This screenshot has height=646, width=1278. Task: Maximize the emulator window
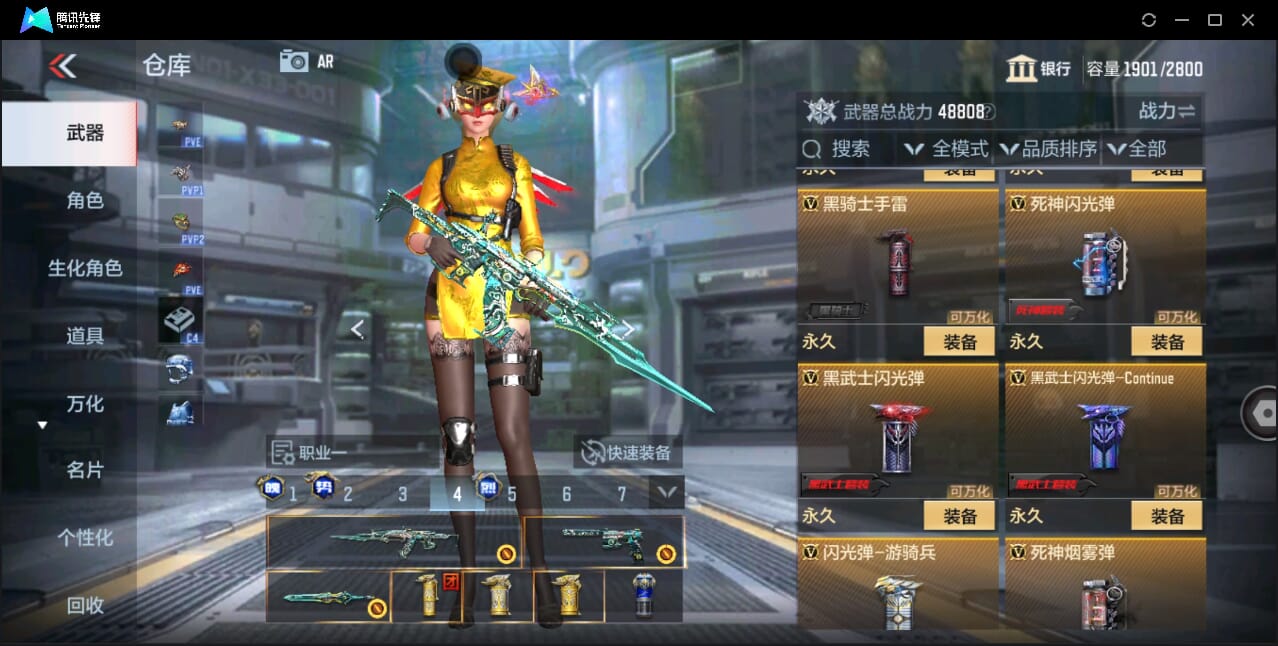(x=1214, y=20)
